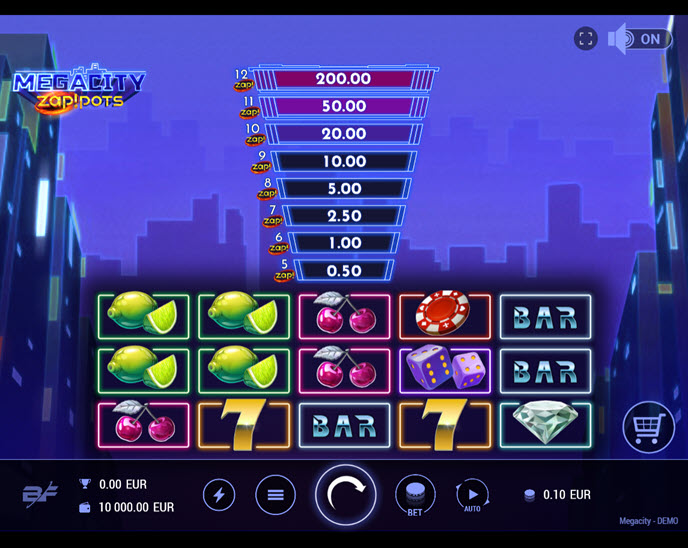Open the shopping cart feature buy
Screen dimensions: 688x548
click(x=648, y=428)
